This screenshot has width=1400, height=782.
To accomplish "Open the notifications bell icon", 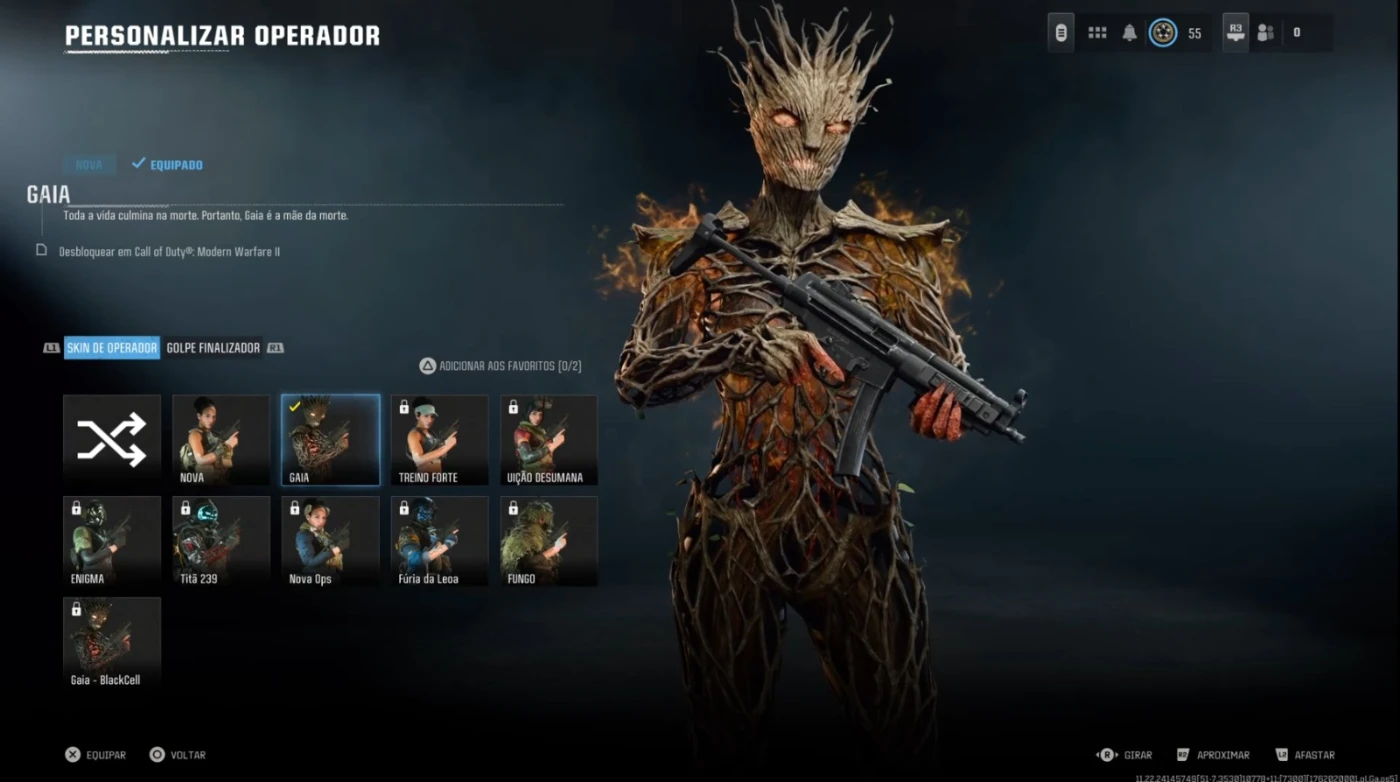I will tap(1129, 33).
